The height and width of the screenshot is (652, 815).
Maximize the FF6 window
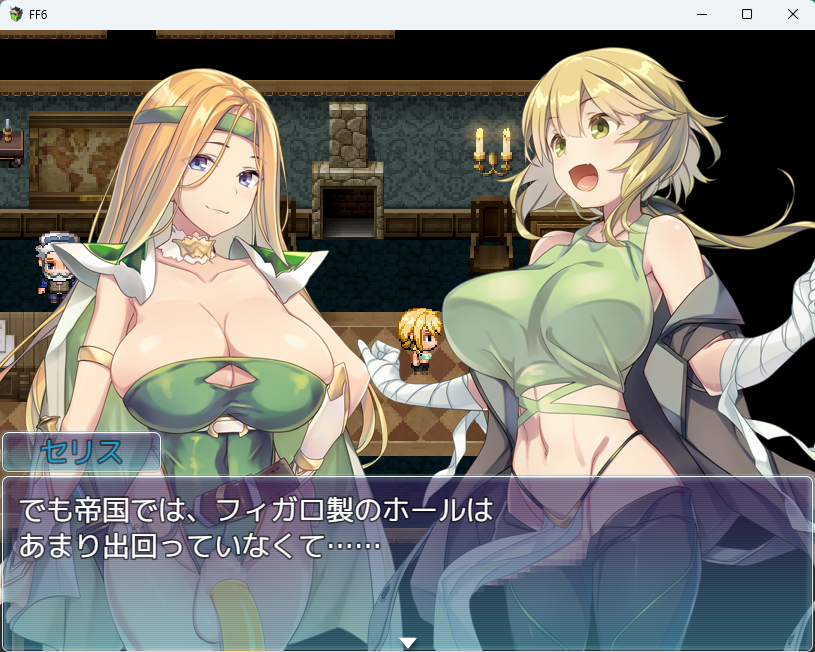pyautogui.click(x=747, y=14)
